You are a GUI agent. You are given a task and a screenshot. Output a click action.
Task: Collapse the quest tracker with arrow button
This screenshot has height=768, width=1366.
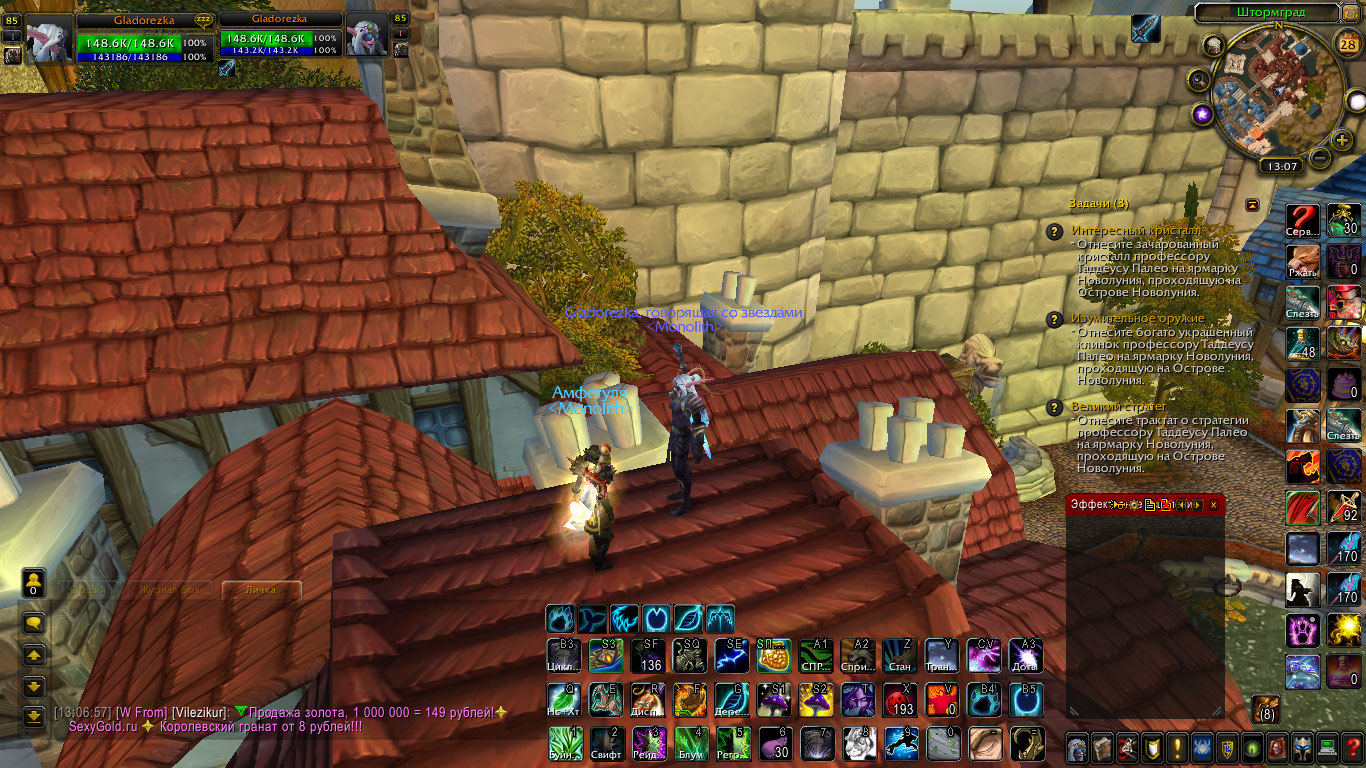(1252, 204)
